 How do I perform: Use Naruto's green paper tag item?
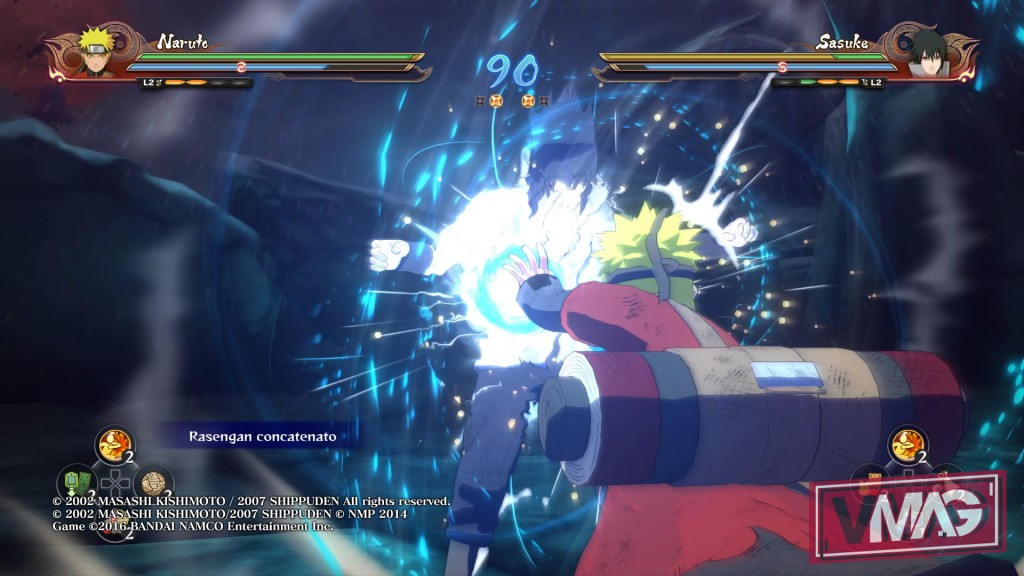[x=75, y=481]
